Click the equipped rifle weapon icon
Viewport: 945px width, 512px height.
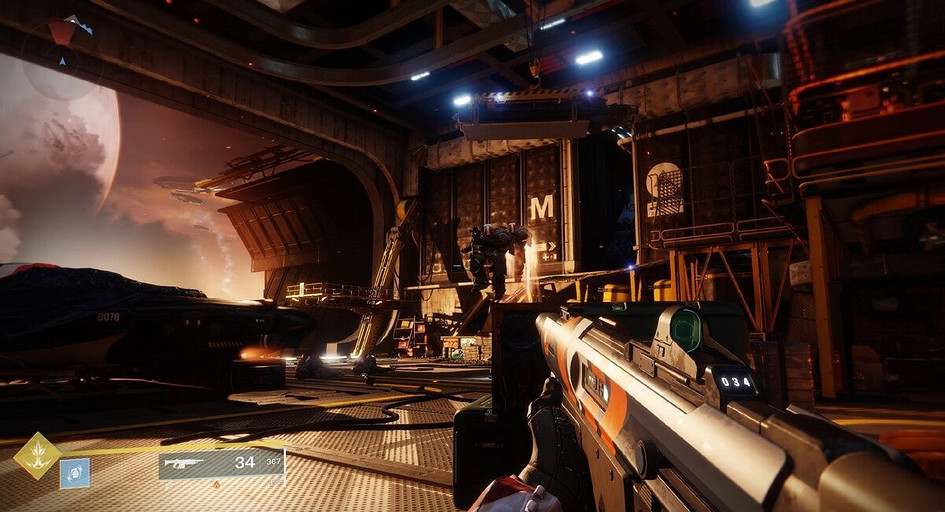click(186, 464)
